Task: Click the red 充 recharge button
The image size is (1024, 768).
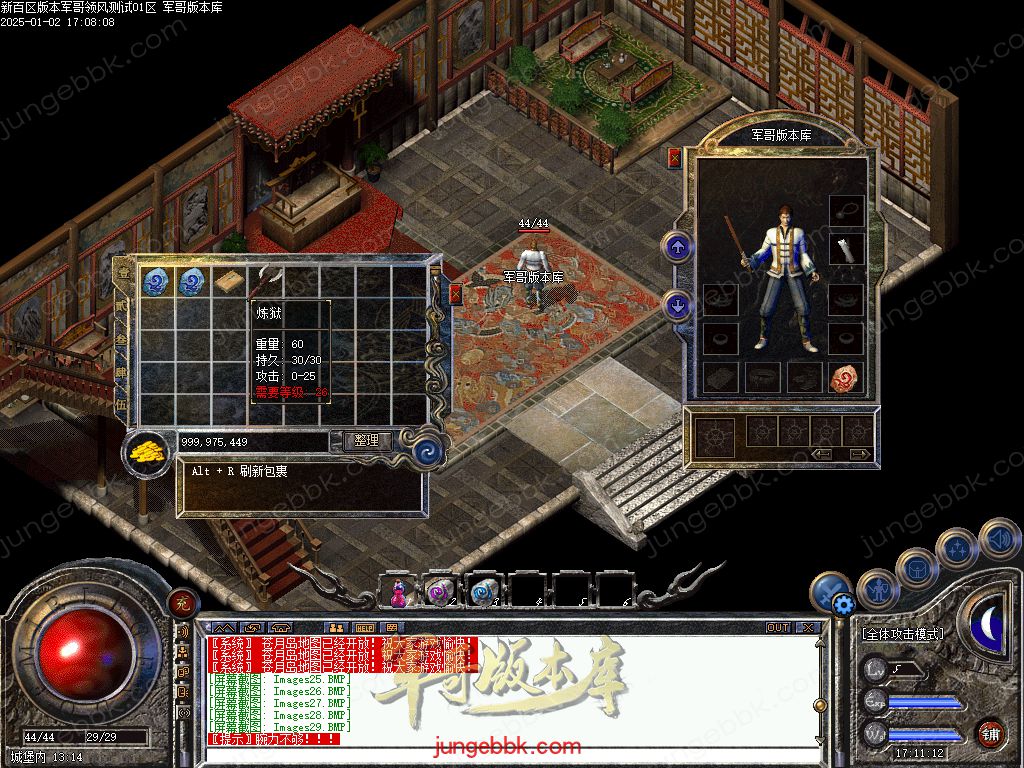Action: (x=182, y=602)
